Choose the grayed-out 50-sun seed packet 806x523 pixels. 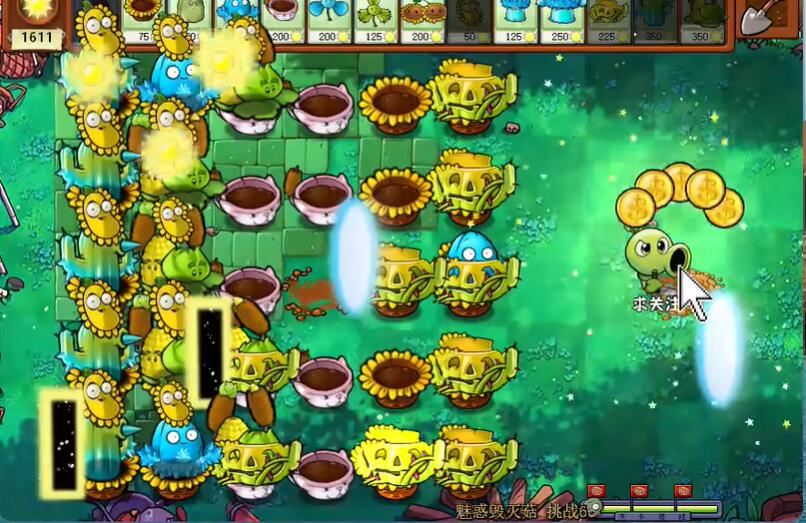coord(469,20)
